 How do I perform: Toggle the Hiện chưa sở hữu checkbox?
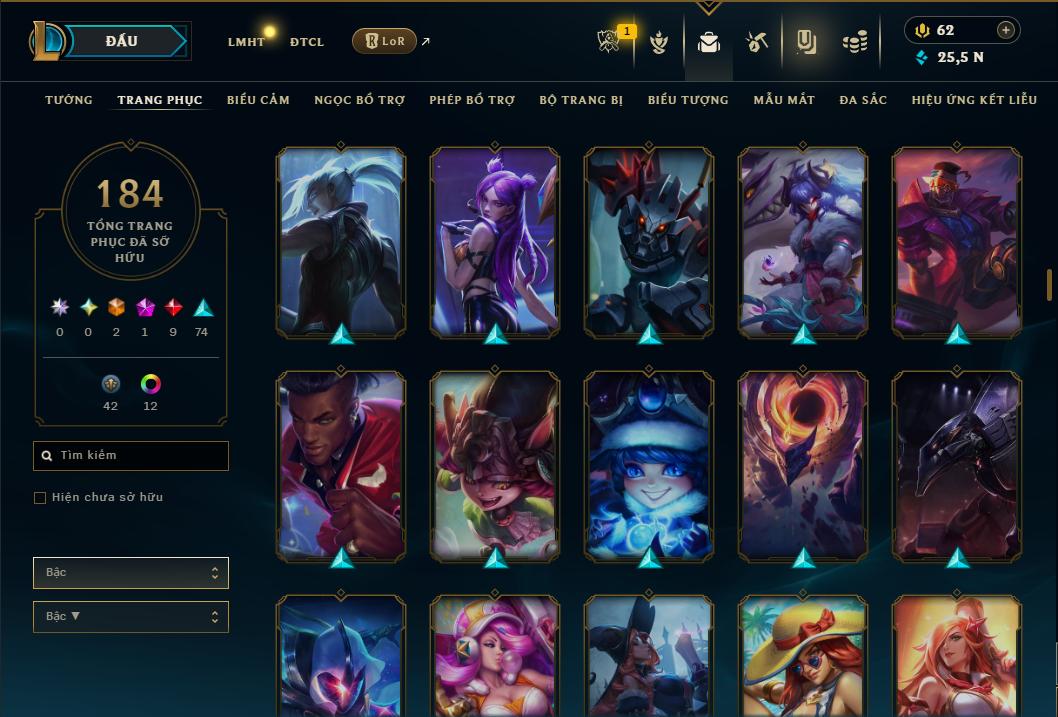pos(40,498)
